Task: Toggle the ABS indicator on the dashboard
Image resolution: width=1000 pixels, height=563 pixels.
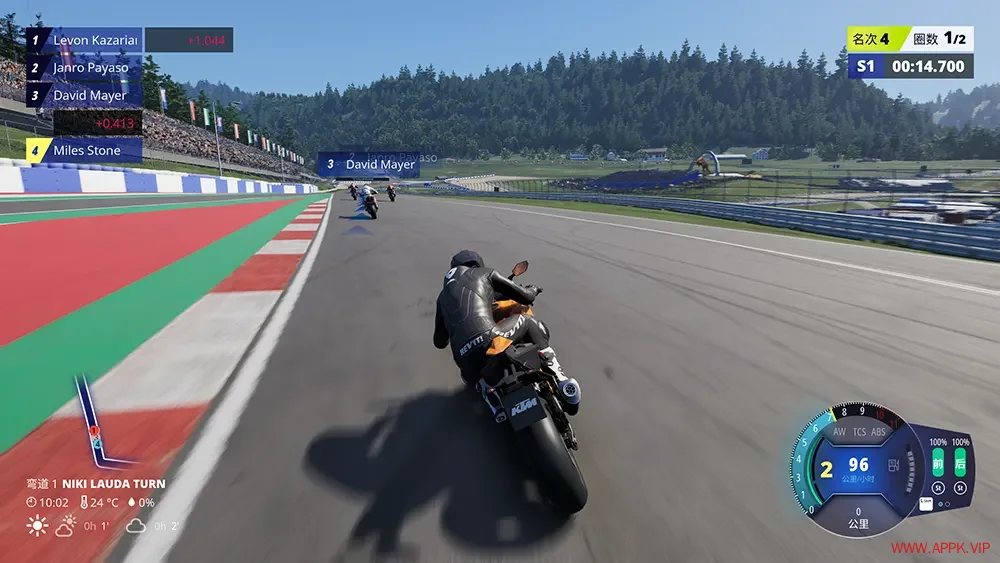Action: [879, 433]
